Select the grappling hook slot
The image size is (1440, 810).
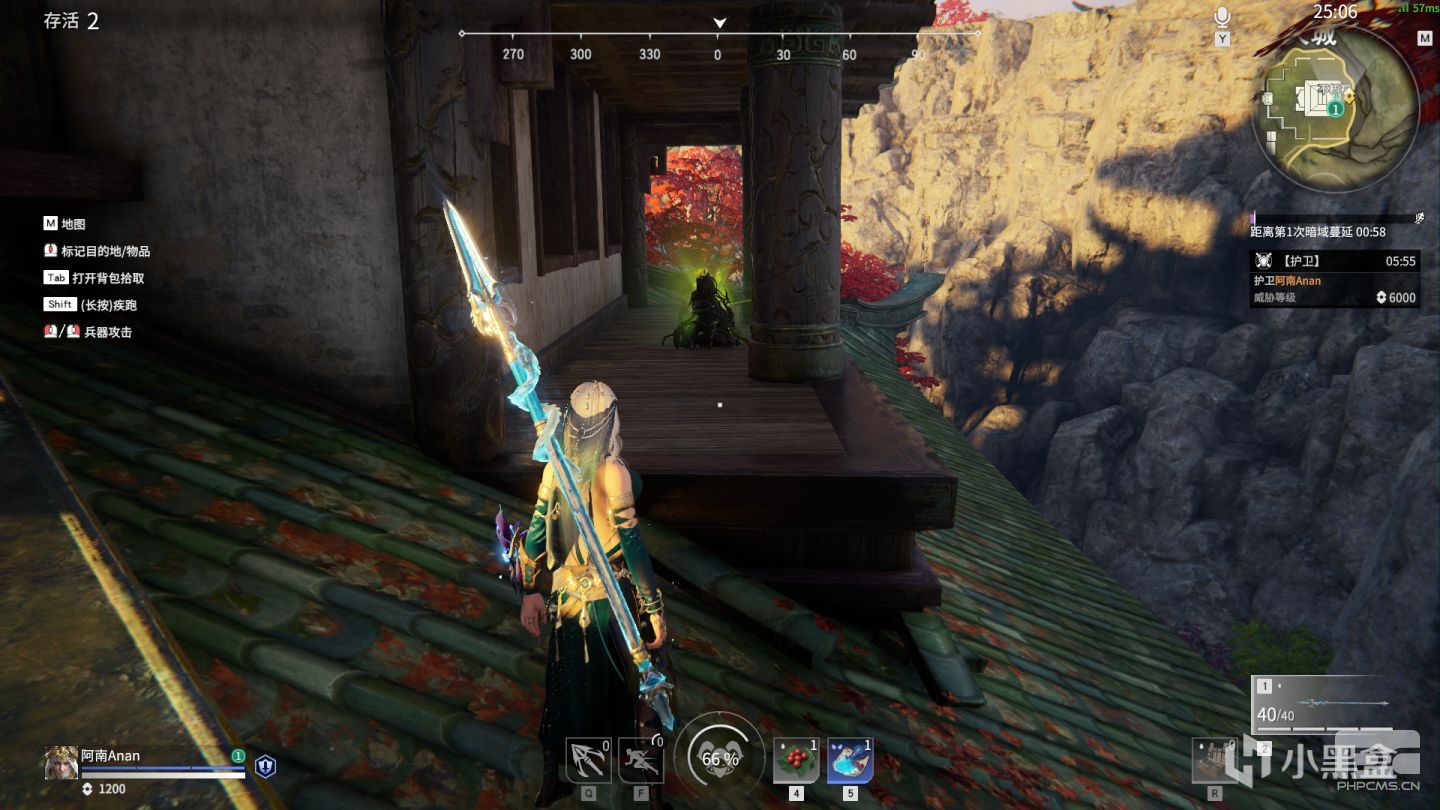click(588, 761)
